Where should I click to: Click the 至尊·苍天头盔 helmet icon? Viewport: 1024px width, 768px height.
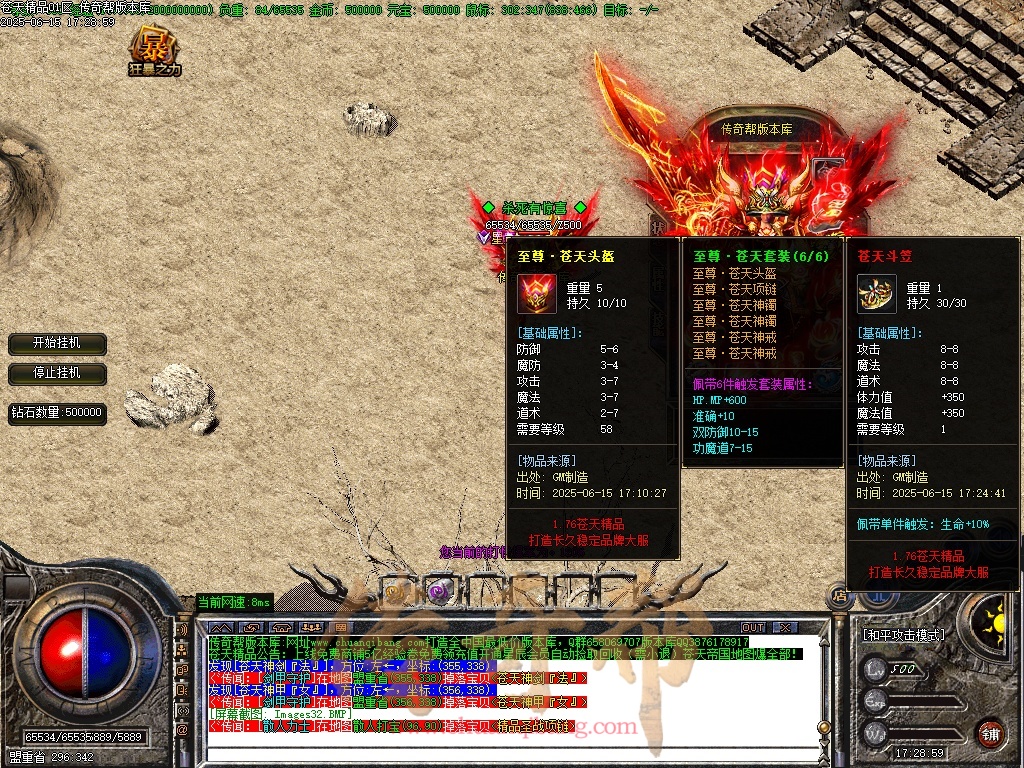pos(537,294)
